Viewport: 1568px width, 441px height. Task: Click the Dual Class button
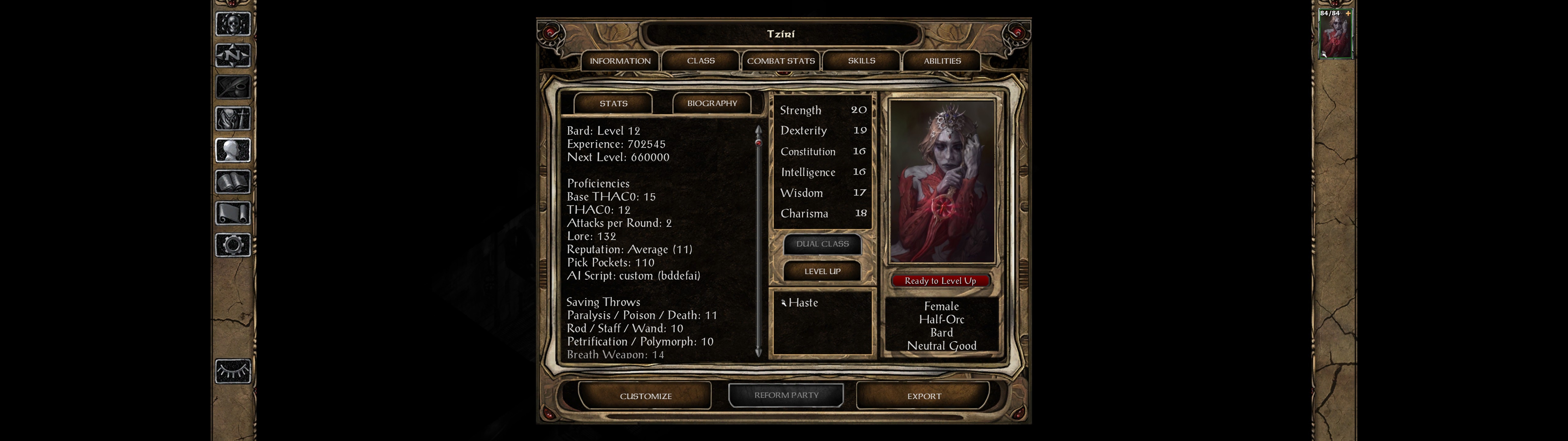pyautogui.click(x=822, y=244)
